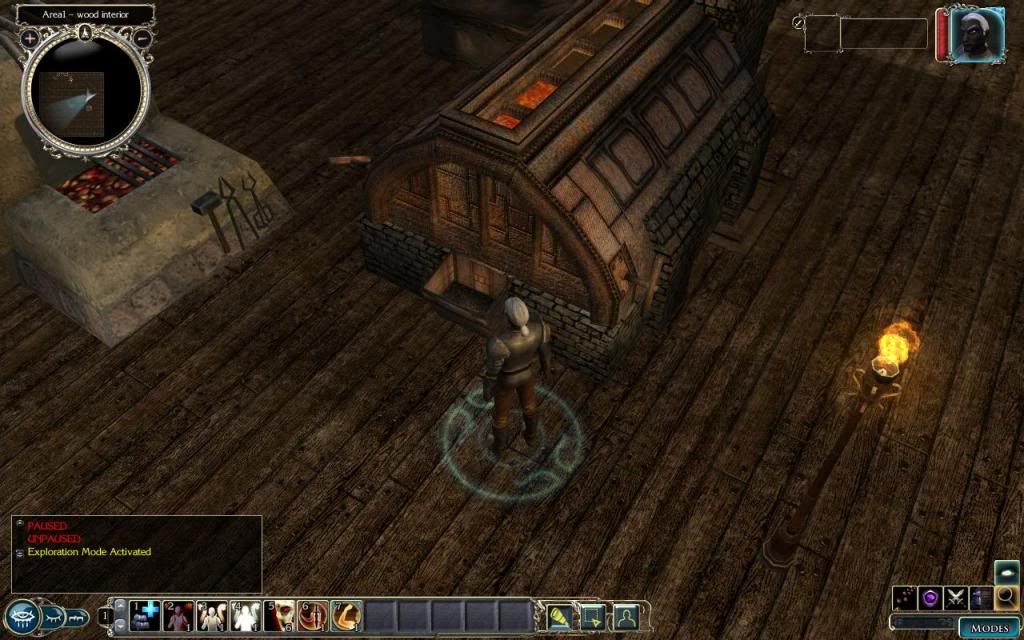Use hotbar slot 4 white figure ability
Viewport: 1024px width, 640px height.
[x=246, y=615]
